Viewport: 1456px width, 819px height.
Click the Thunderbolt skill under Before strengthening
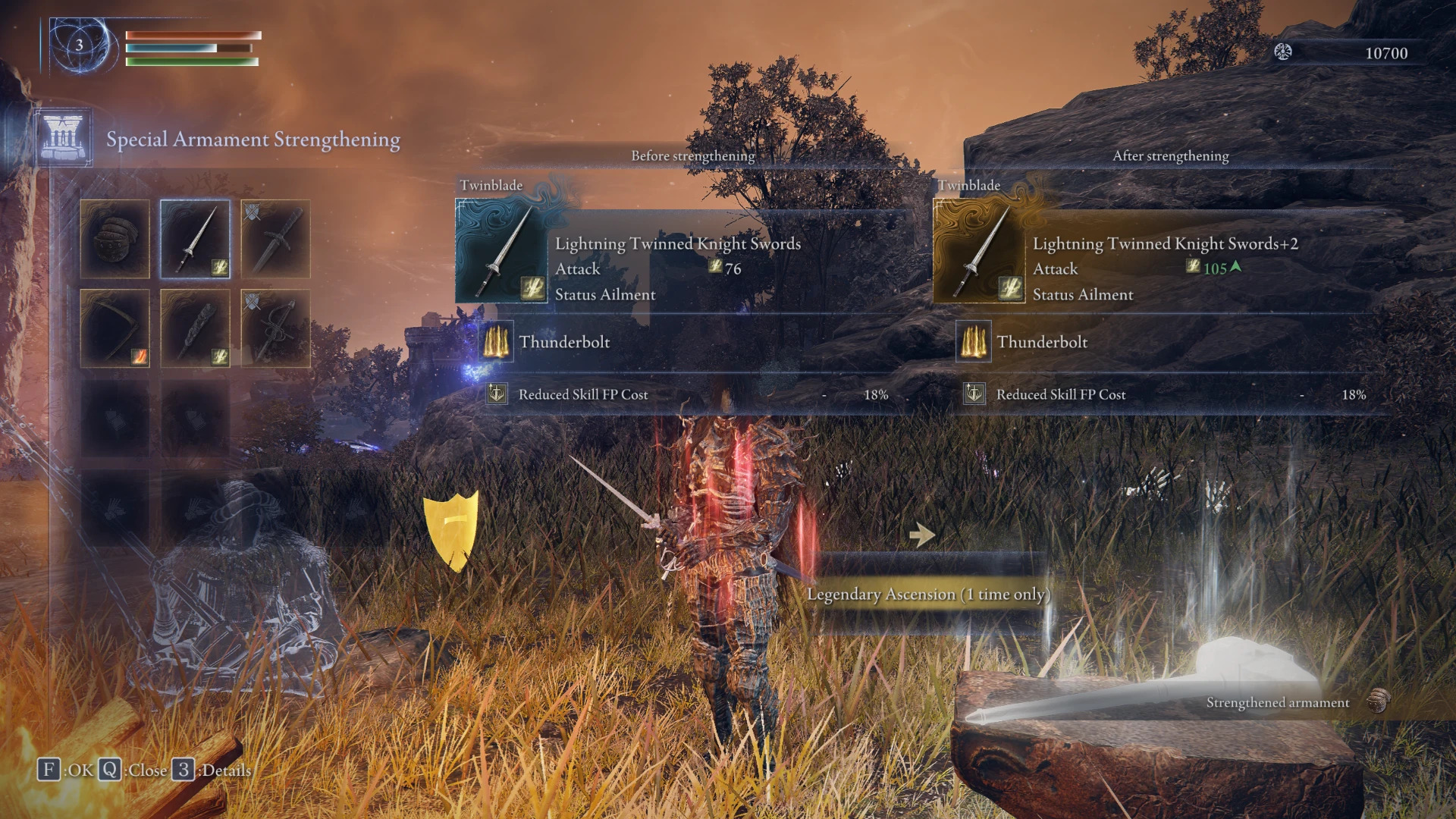tap(564, 342)
